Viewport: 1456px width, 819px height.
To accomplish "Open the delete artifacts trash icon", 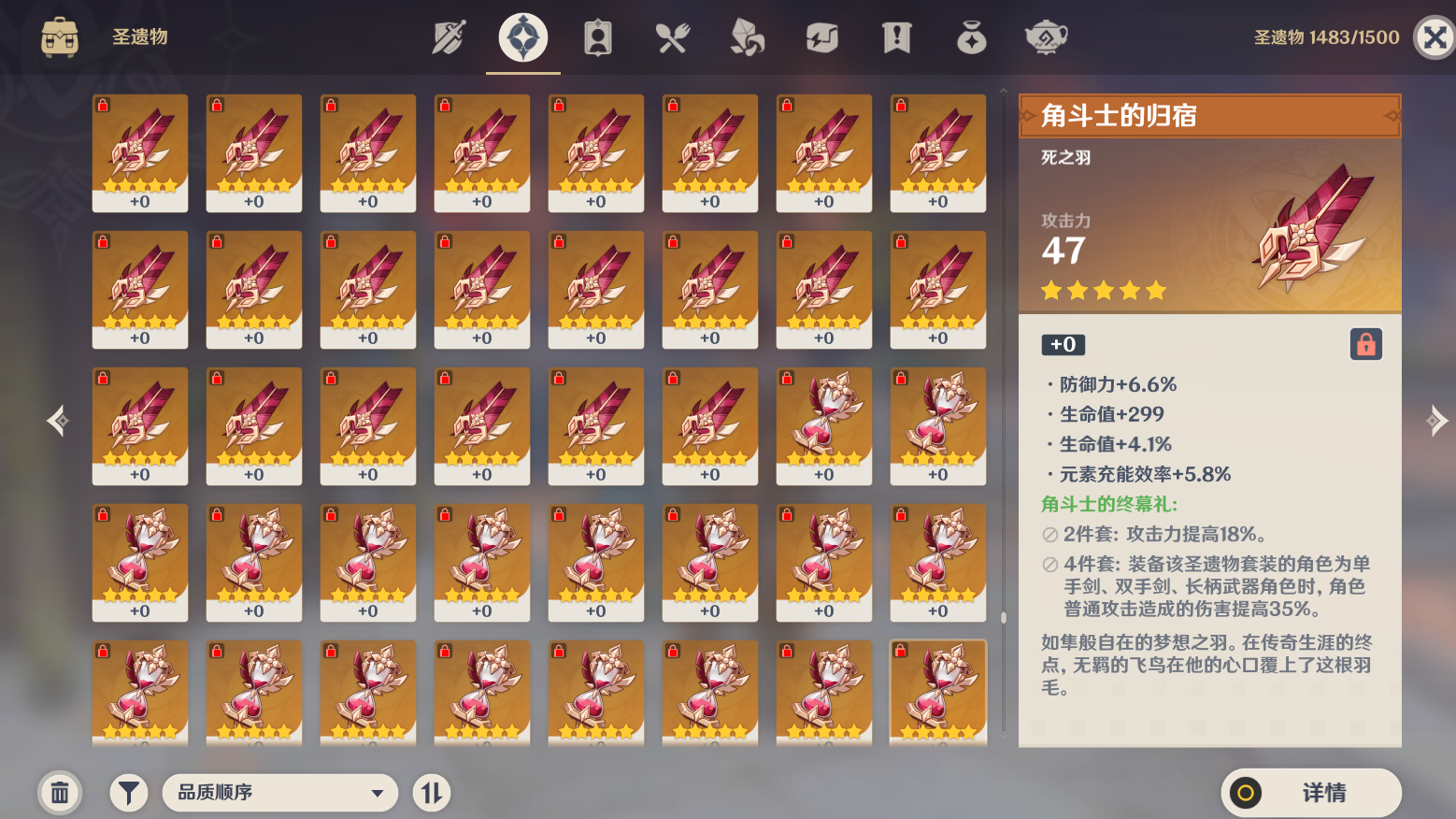I will pos(60,792).
